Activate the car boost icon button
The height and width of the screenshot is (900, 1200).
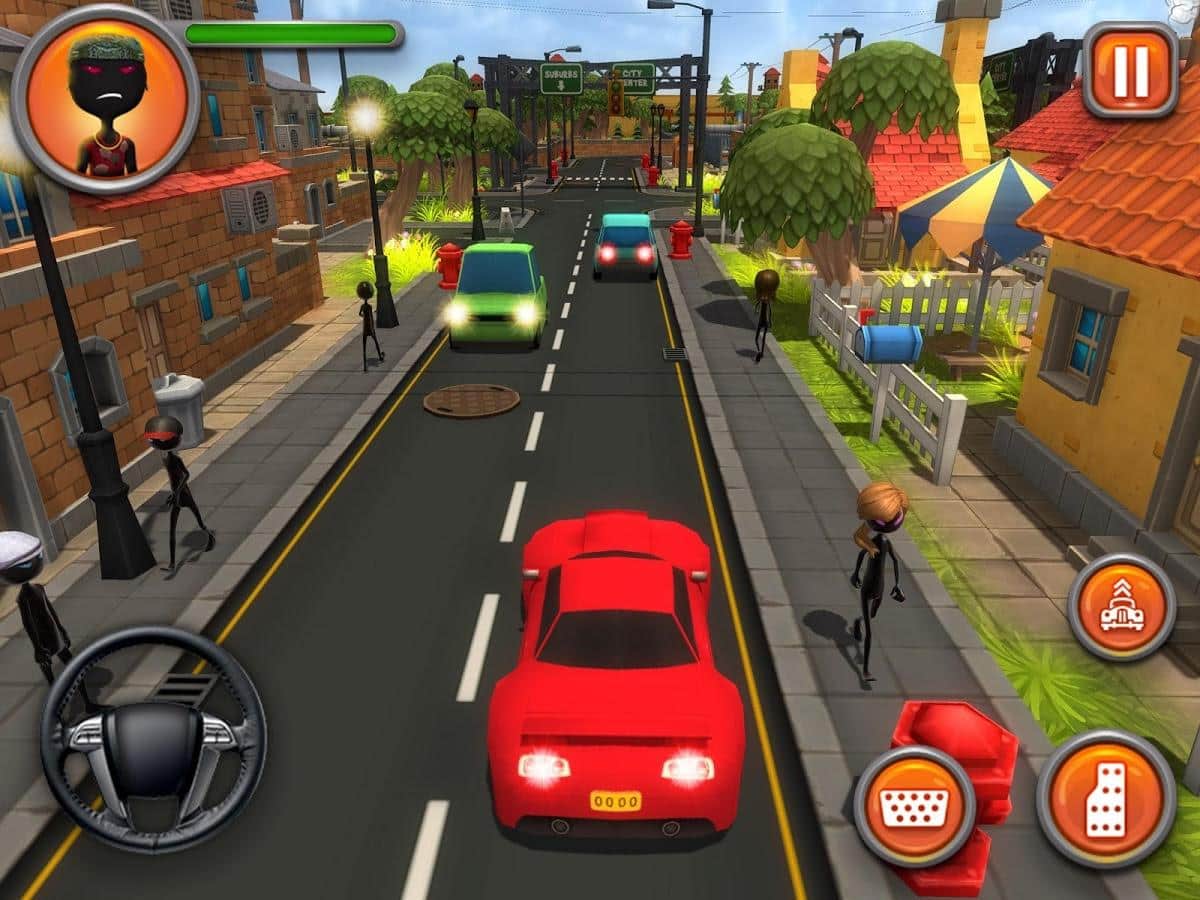(1121, 607)
